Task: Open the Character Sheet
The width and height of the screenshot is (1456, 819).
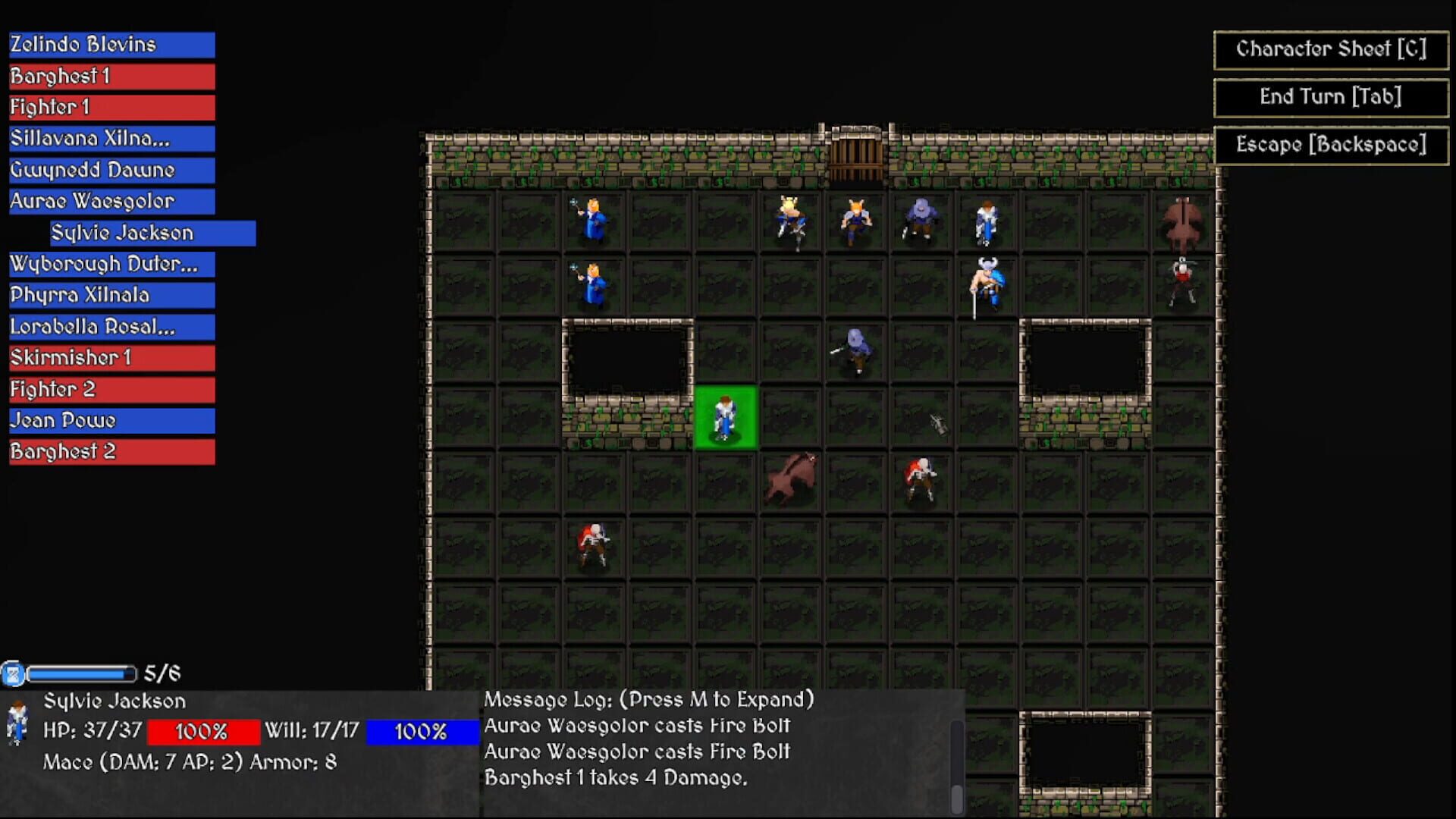Action: (1329, 49)
